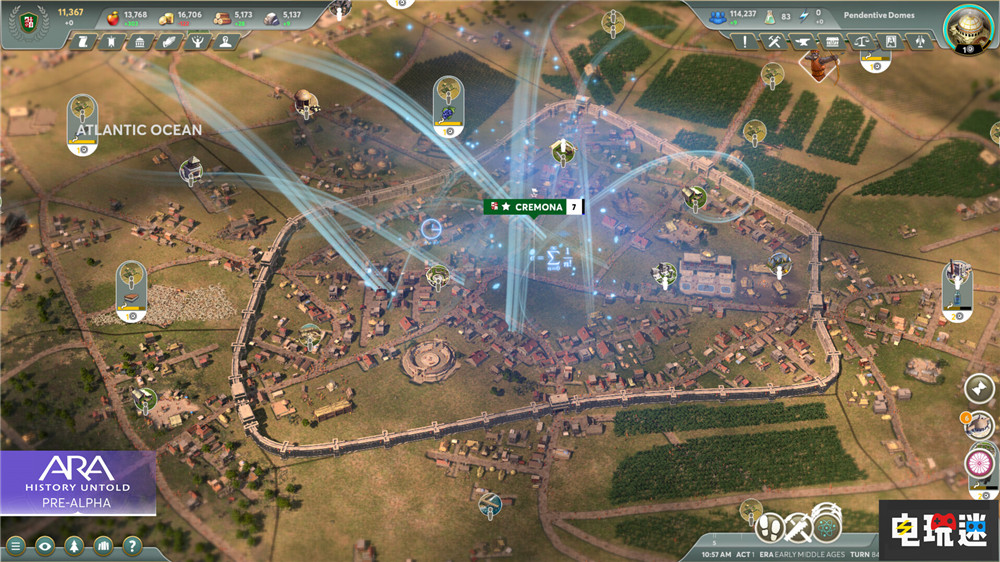
Task: Open the person bust panel
Action: point(224,42)
